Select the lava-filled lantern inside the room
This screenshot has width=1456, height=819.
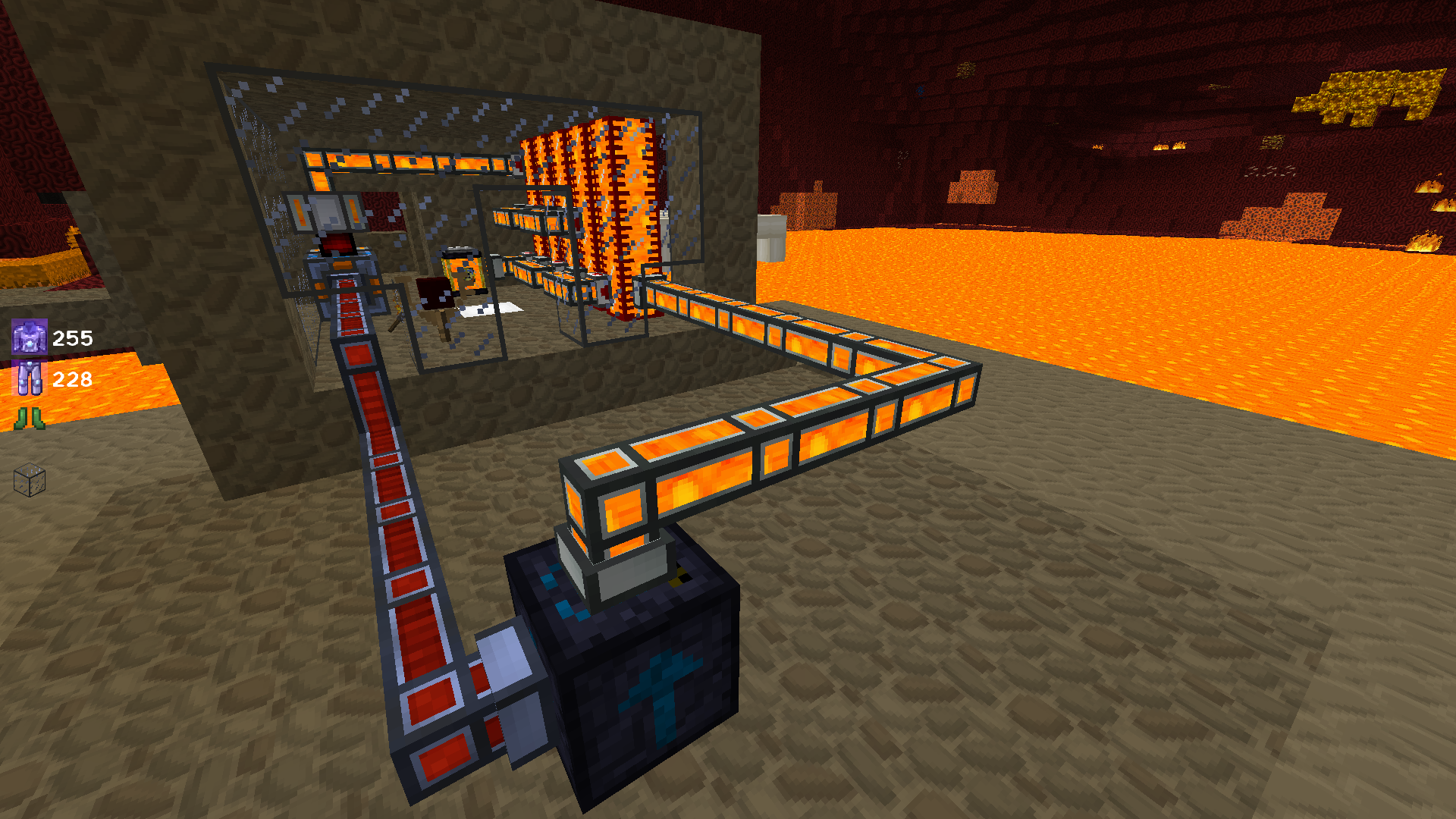tap(463, 269)
